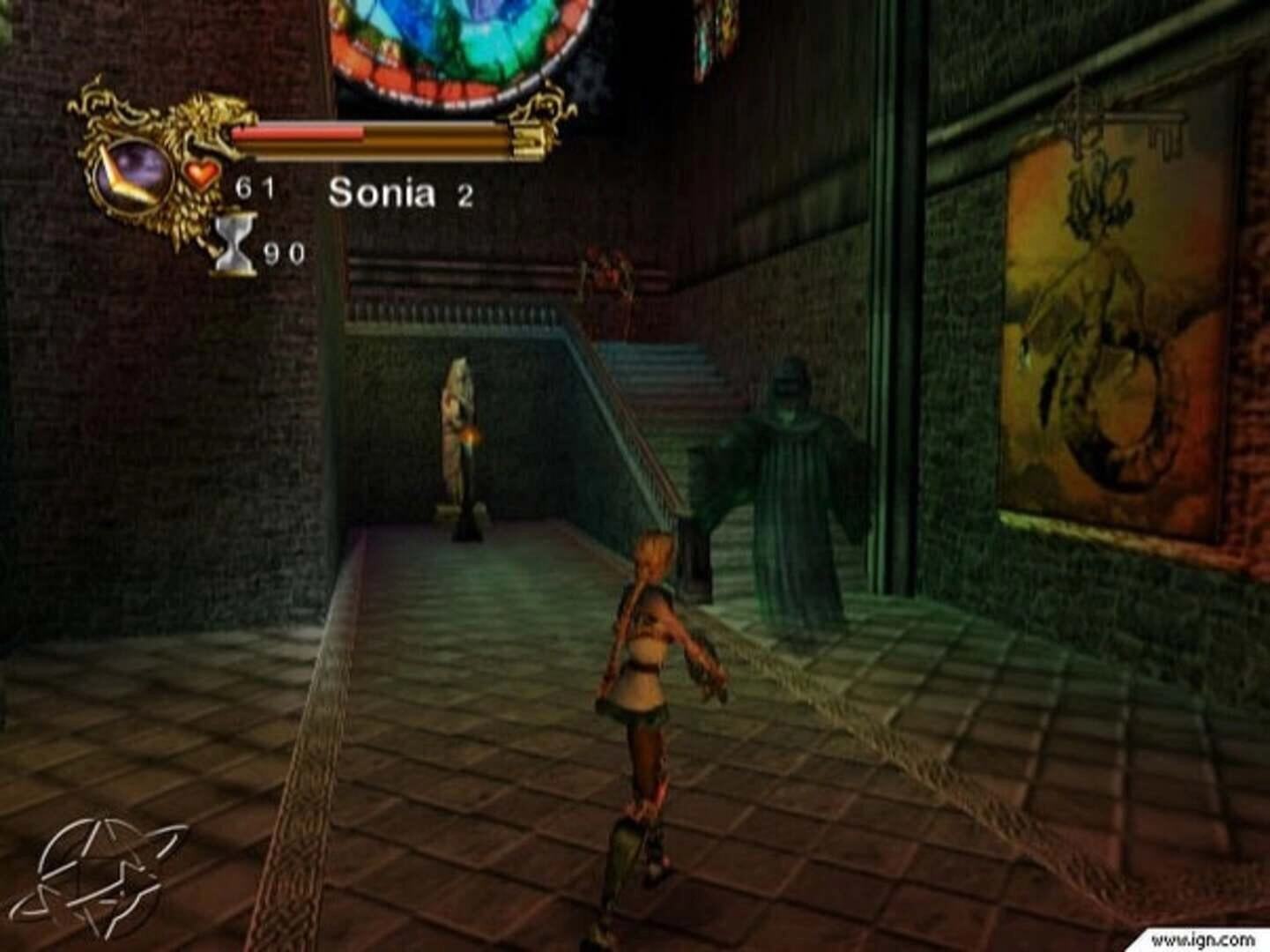Screen dimensions: 1270x952
Task: Select the boomerang sub-weapon orb
Action: pyautogui.click(x=132, y=171)
